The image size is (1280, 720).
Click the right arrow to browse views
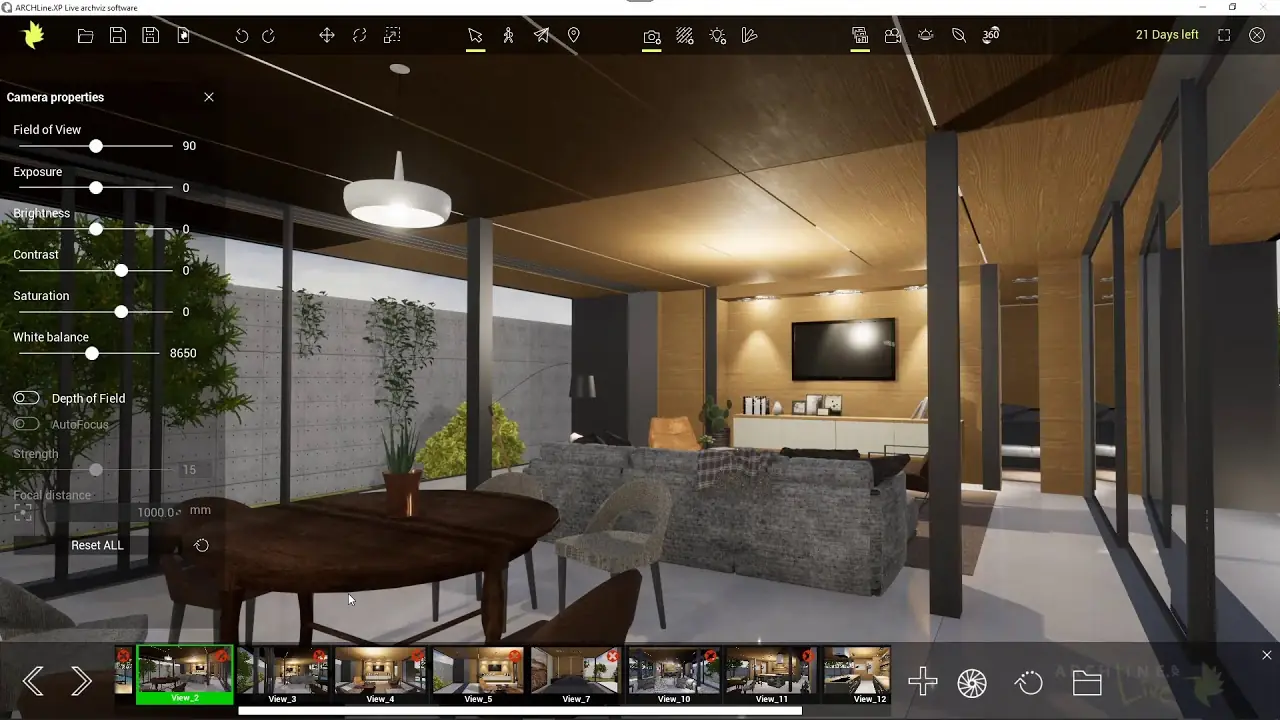[x=82, y=680]
